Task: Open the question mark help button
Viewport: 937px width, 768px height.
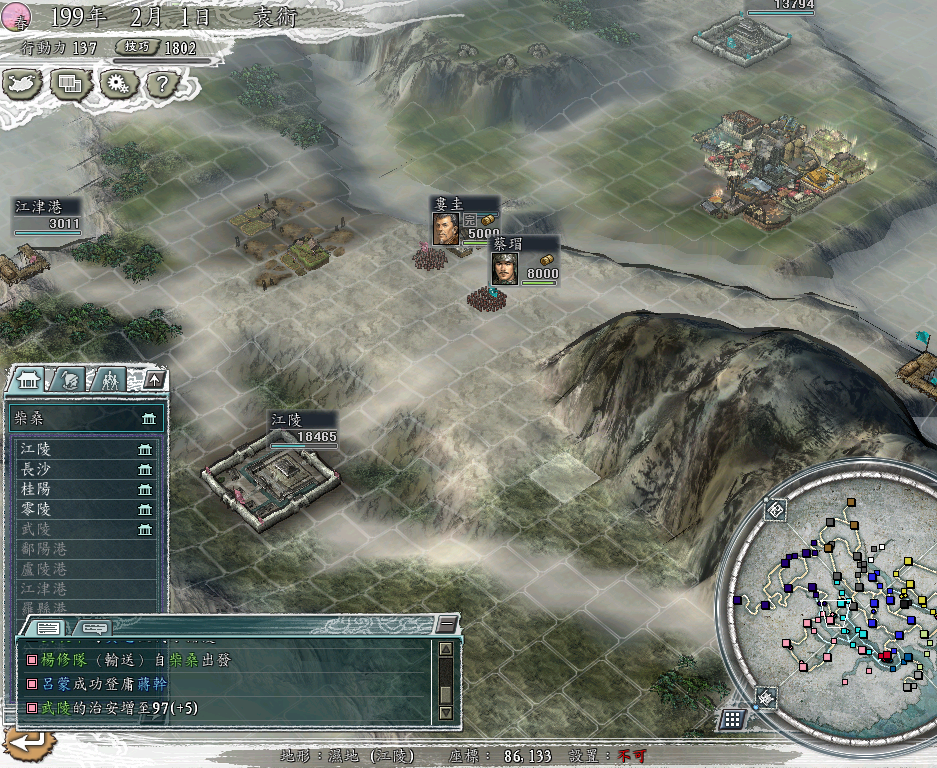Action: pos(162,84)
